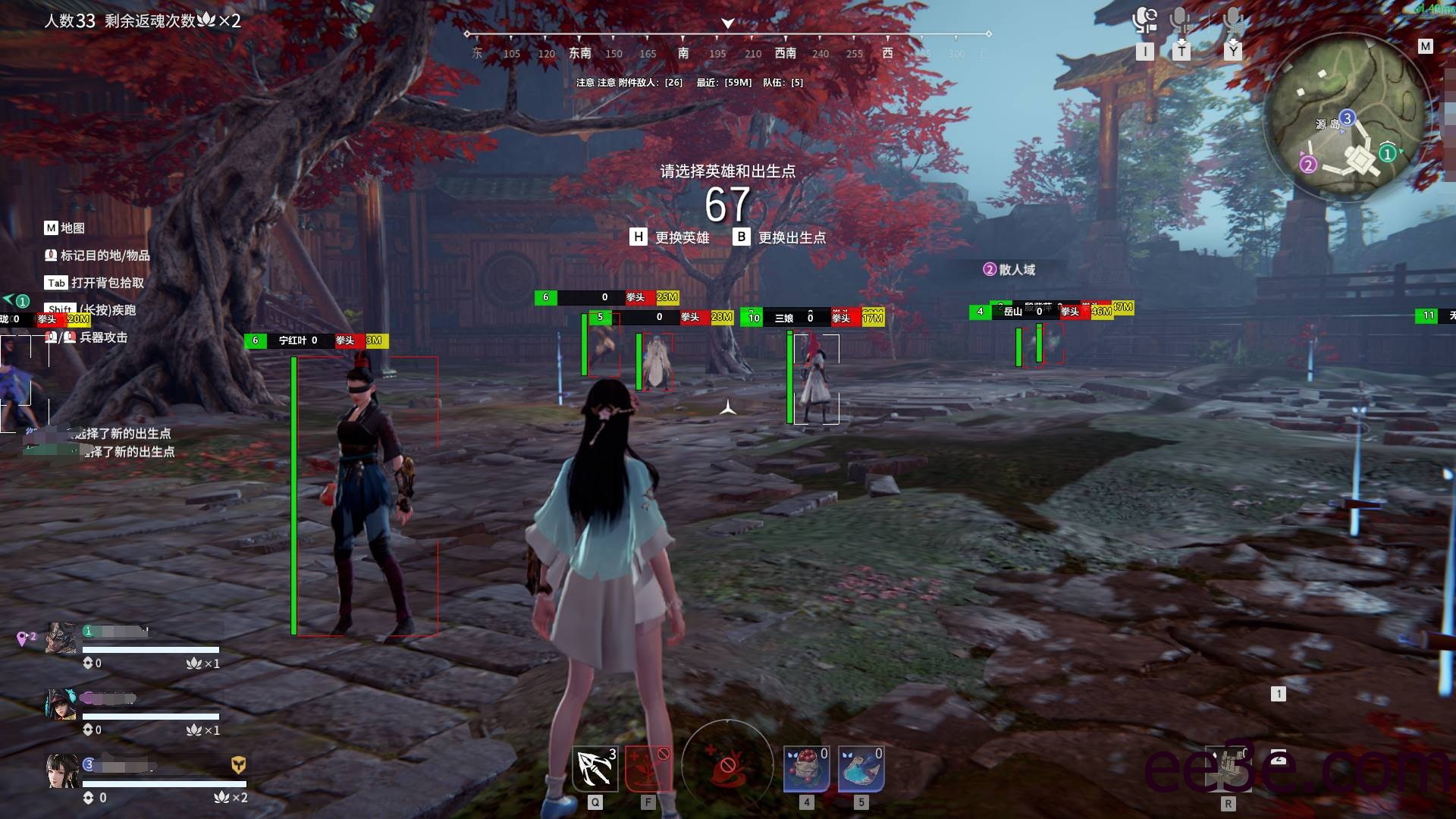
Task: Click the first teammate's portrait thumbnail
Action: click(x=60, y=637)
